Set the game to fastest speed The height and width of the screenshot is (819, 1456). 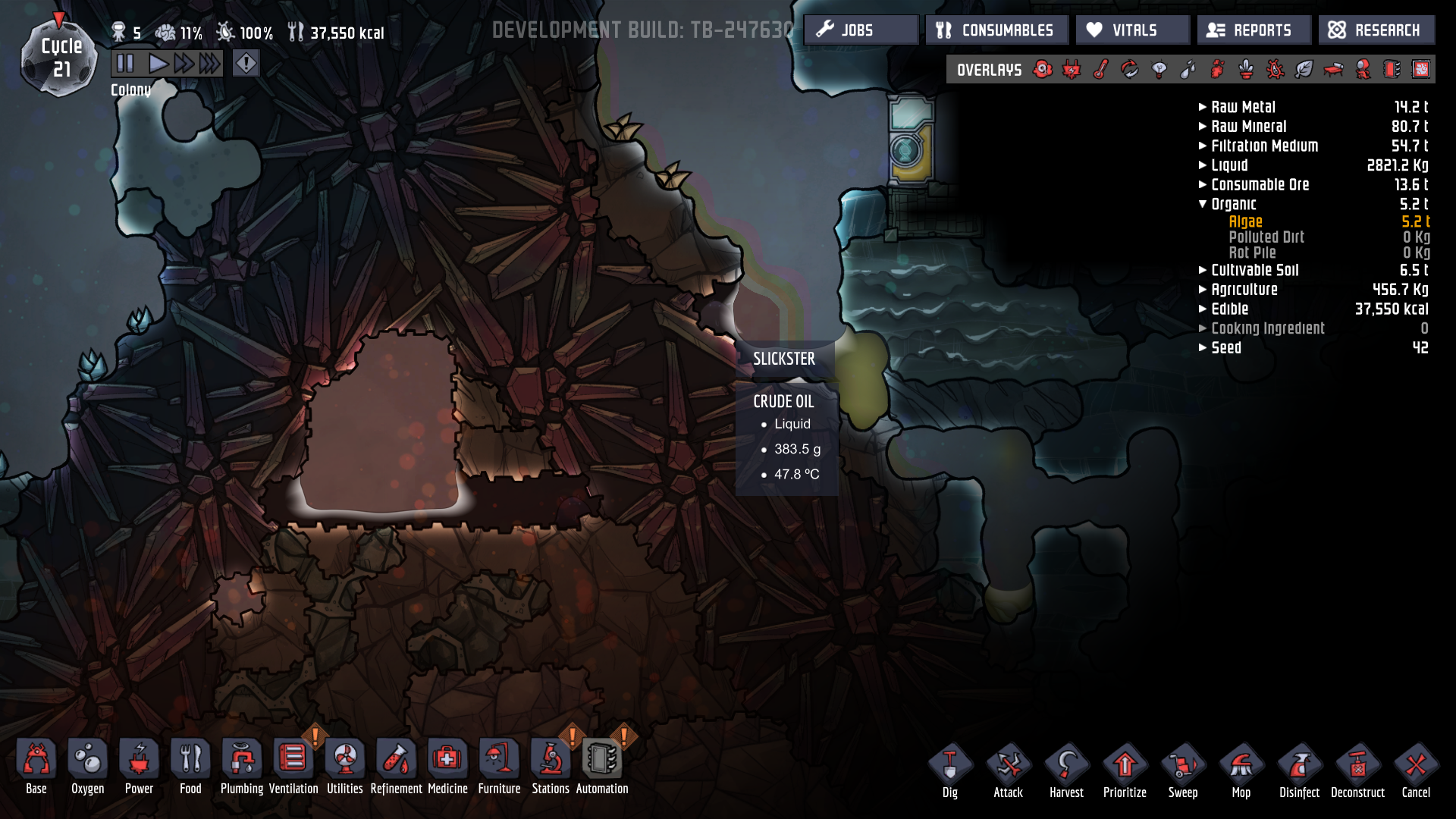[x=210, y=64]
